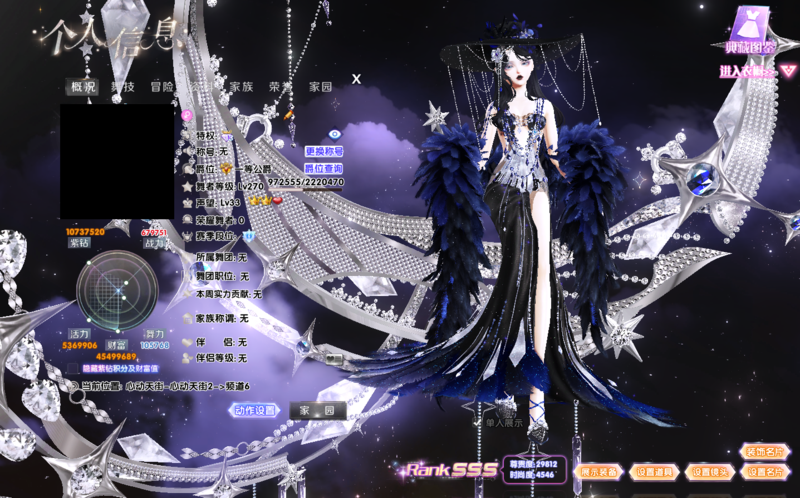Close the personal info panel with X
800x498 pixels.
[x=356, y=78]
